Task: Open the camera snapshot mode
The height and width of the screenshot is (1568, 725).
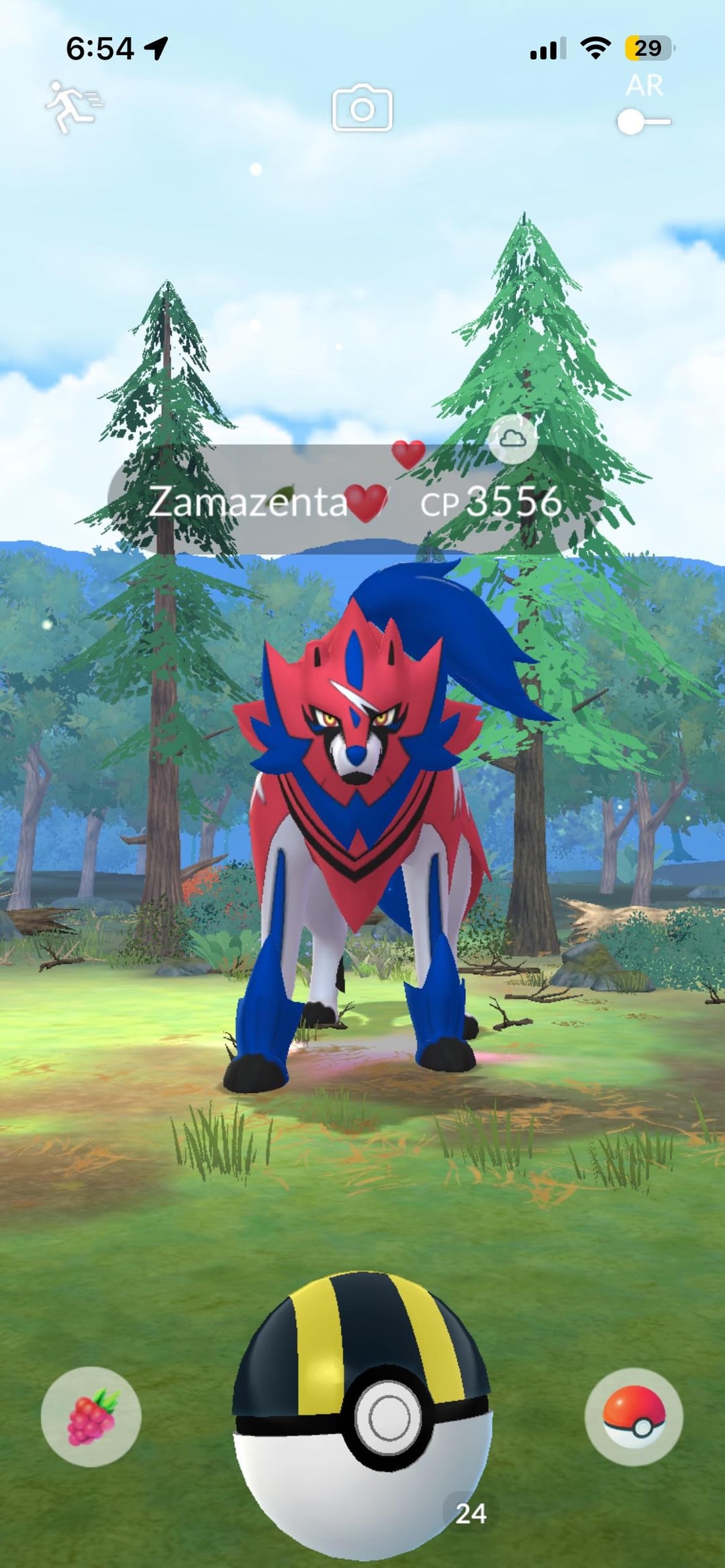Action: click(x=362, y=108)
